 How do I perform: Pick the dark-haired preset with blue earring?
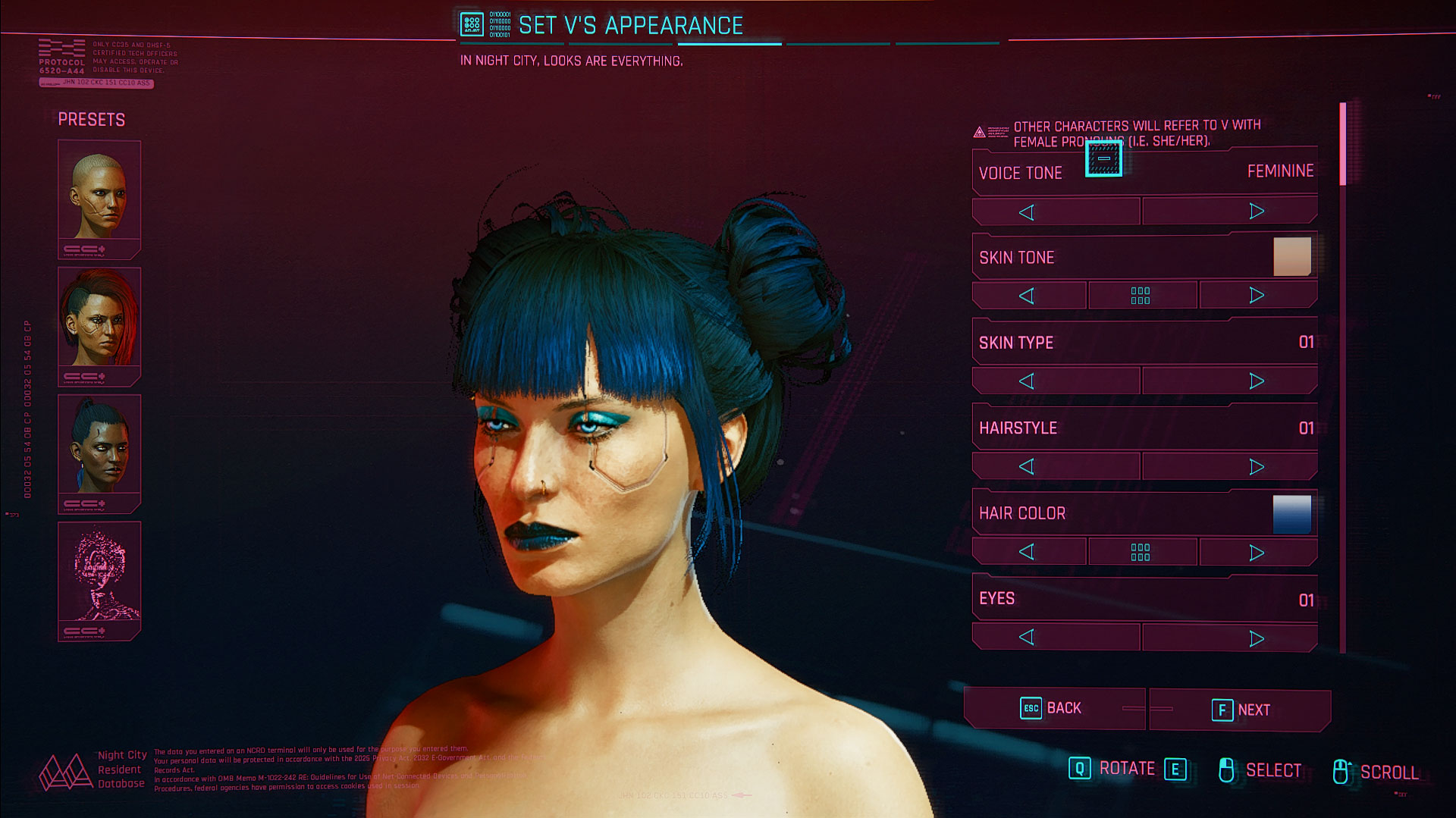(x=99, y=453)
